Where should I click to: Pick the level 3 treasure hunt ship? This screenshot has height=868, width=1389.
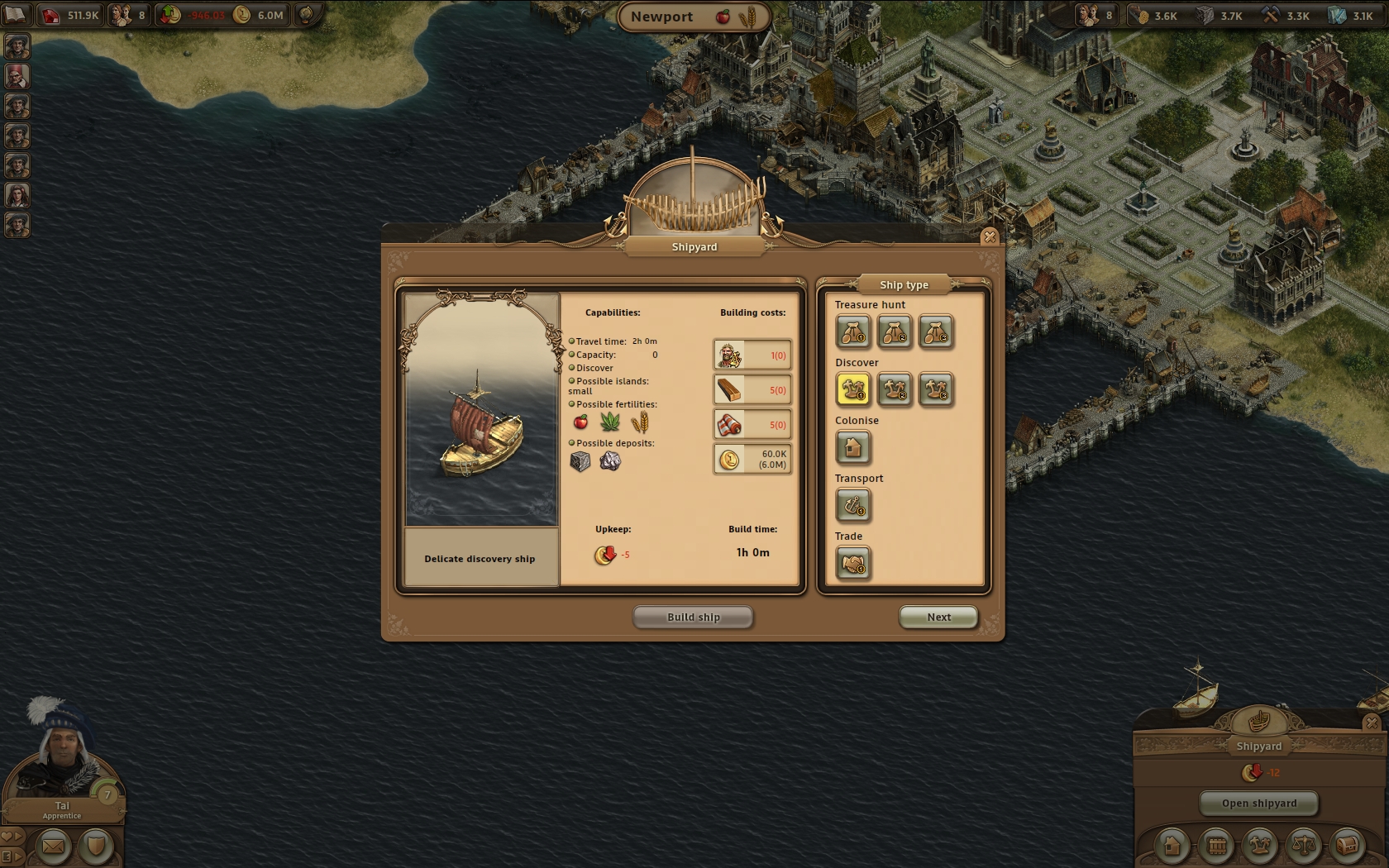tap(936, 331)
